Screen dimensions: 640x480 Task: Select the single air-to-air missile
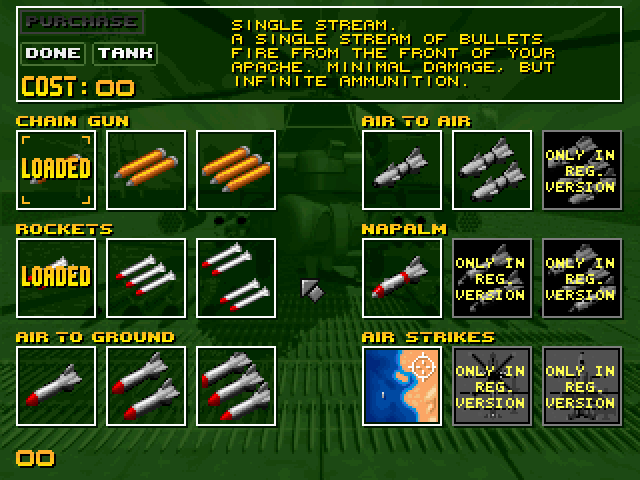click(x=401, y=170)
